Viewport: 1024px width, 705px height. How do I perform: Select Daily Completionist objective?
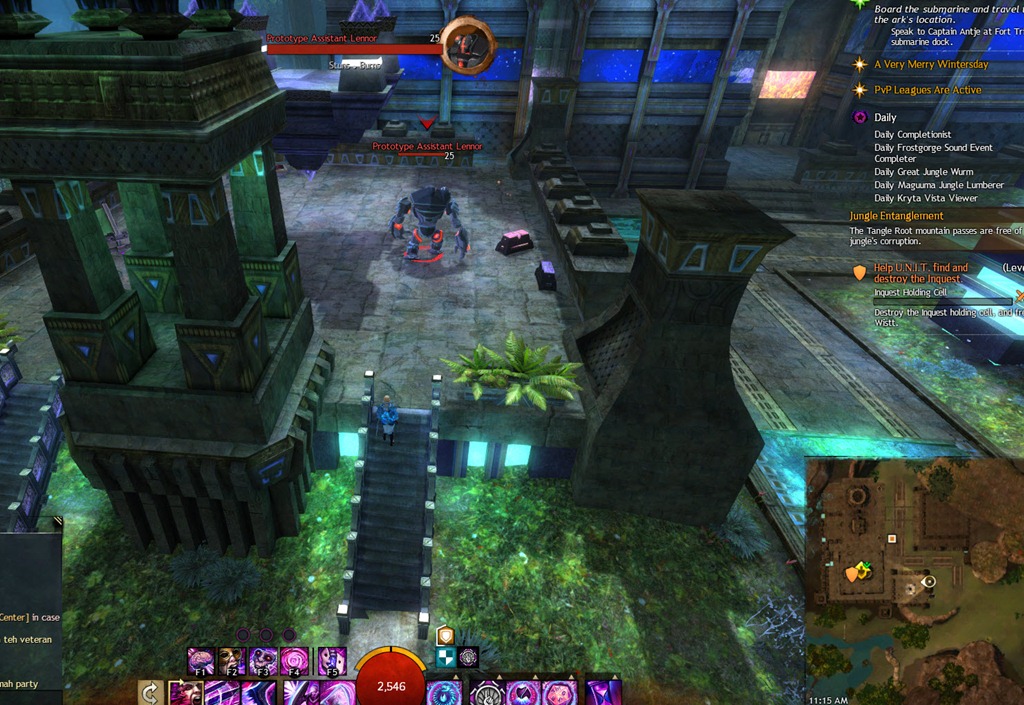912,135
